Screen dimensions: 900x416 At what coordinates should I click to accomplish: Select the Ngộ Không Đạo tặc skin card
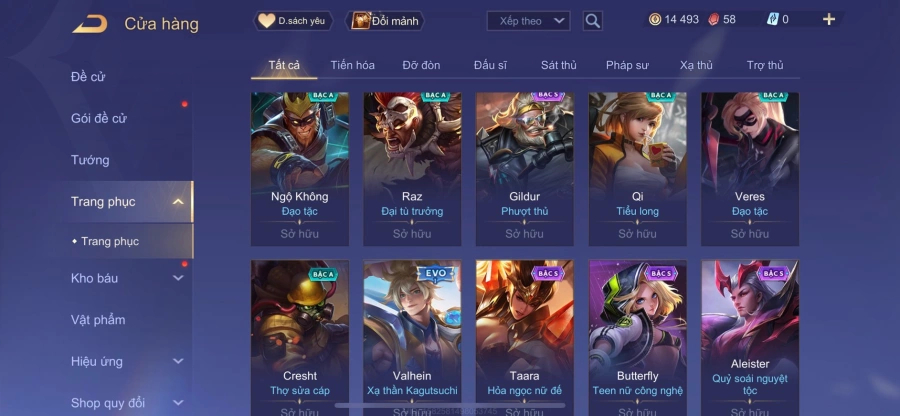[x=300, y=168]
